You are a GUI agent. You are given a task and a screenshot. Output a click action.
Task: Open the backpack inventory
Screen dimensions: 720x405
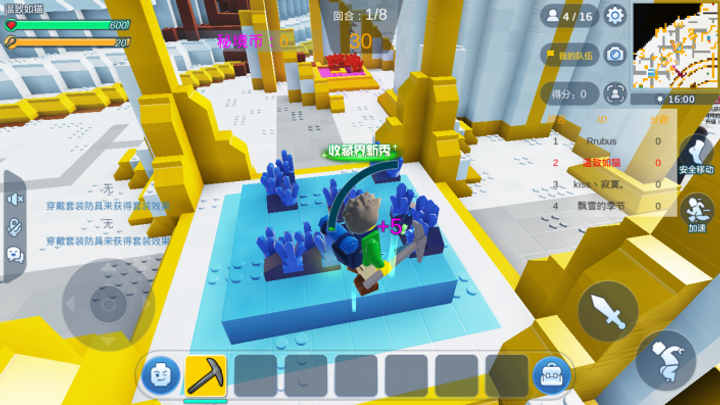pyautogui.click(x=551, y=375)
